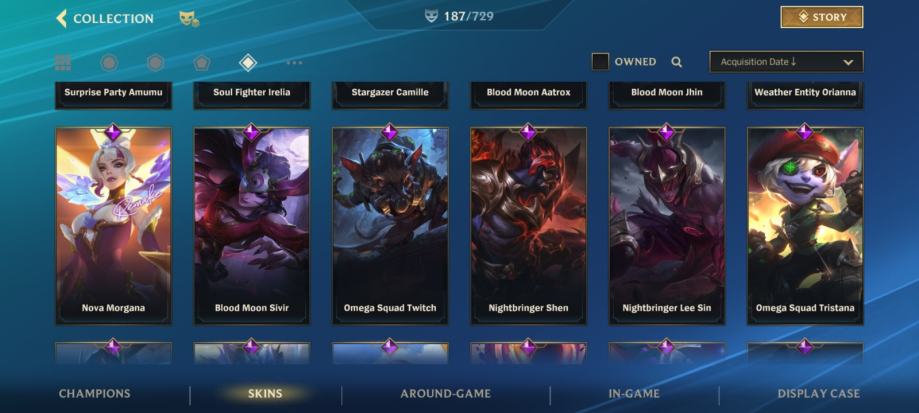
Task: Select the grid-squares all-rarities filter
Action: 63,63
